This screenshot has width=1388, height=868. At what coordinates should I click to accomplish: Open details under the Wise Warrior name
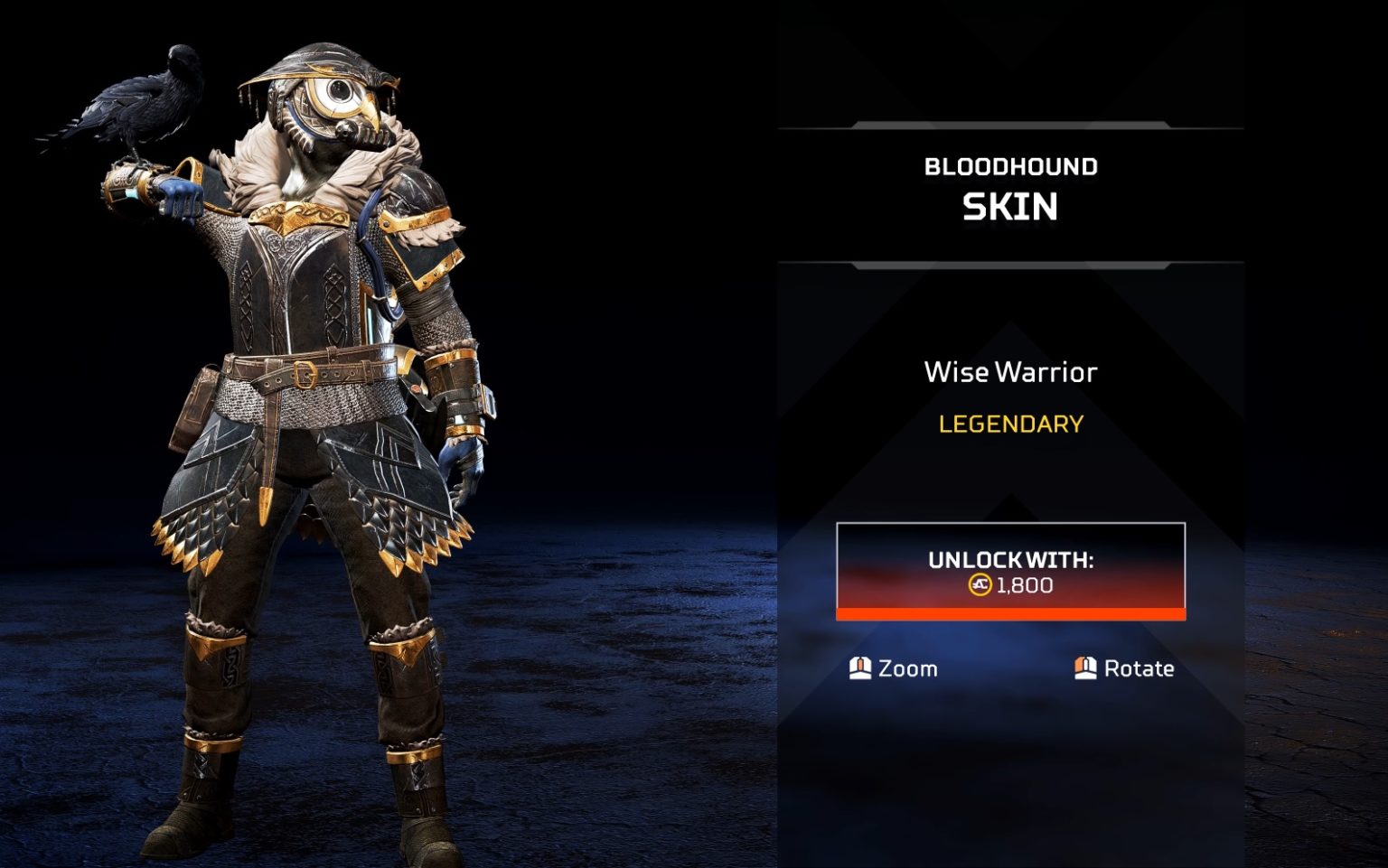[1009, 372]
